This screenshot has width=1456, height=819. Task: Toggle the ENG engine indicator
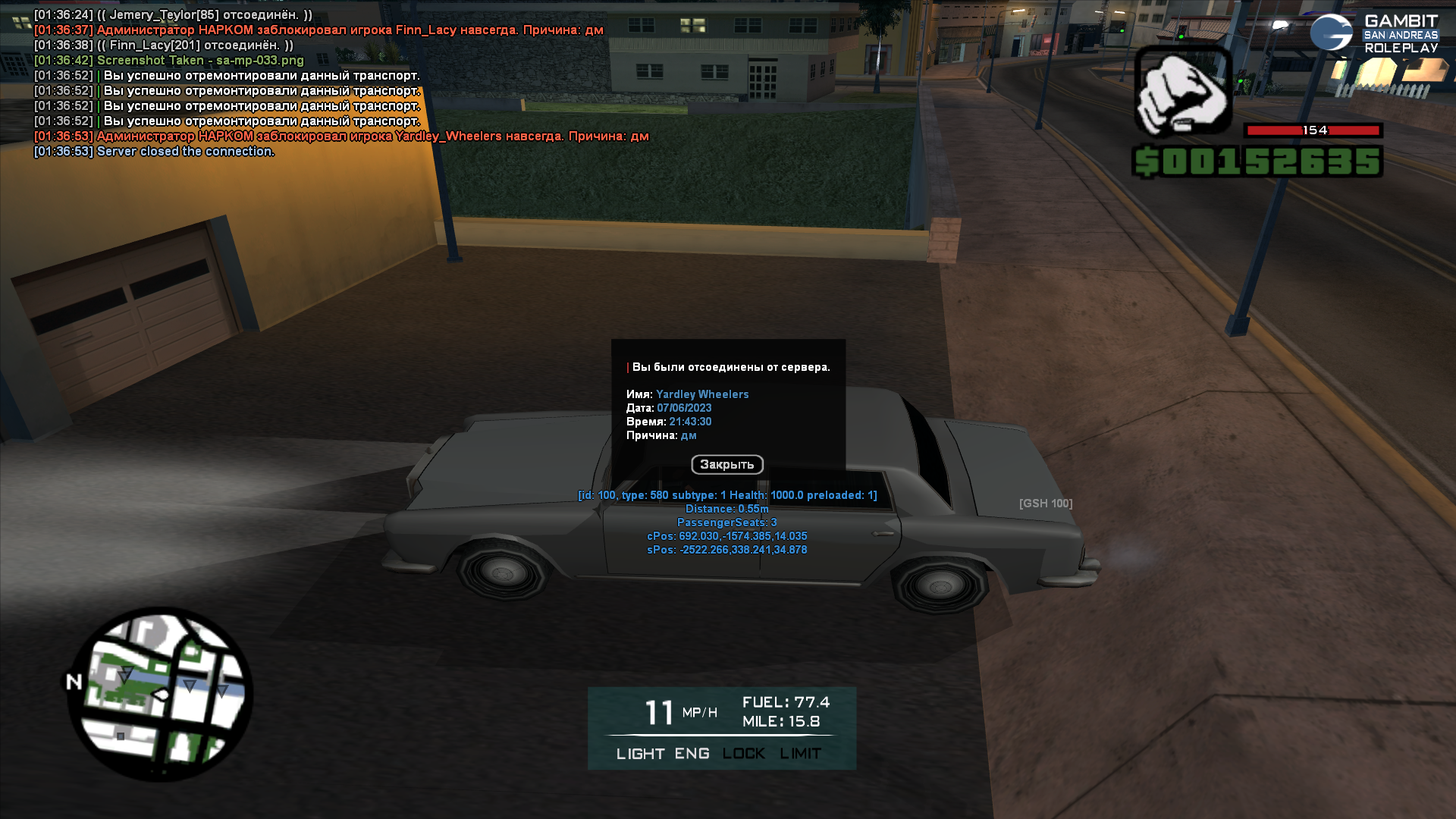(x=692, y=754)
